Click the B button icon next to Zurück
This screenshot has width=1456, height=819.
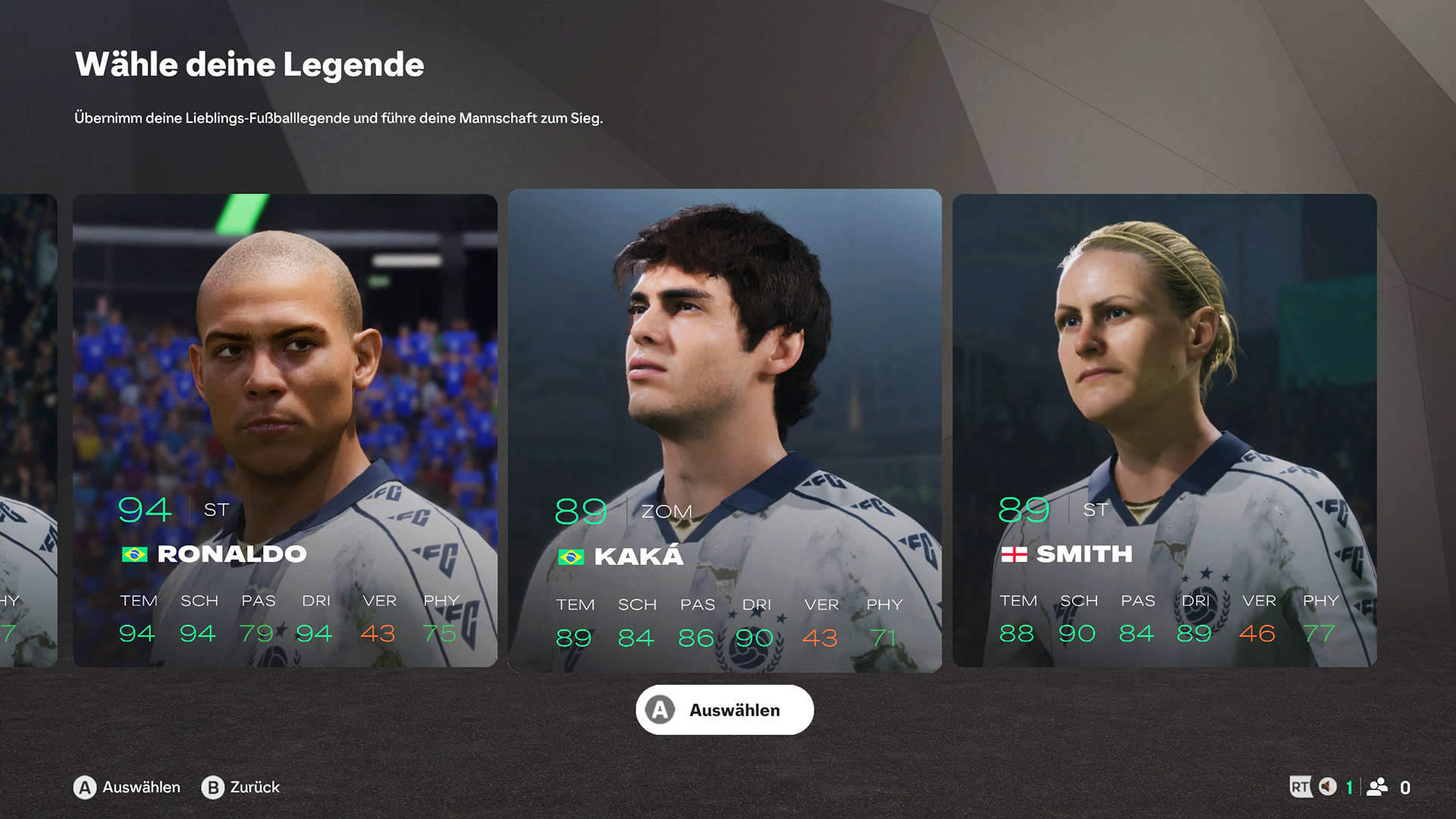click(x=212, y=788)
